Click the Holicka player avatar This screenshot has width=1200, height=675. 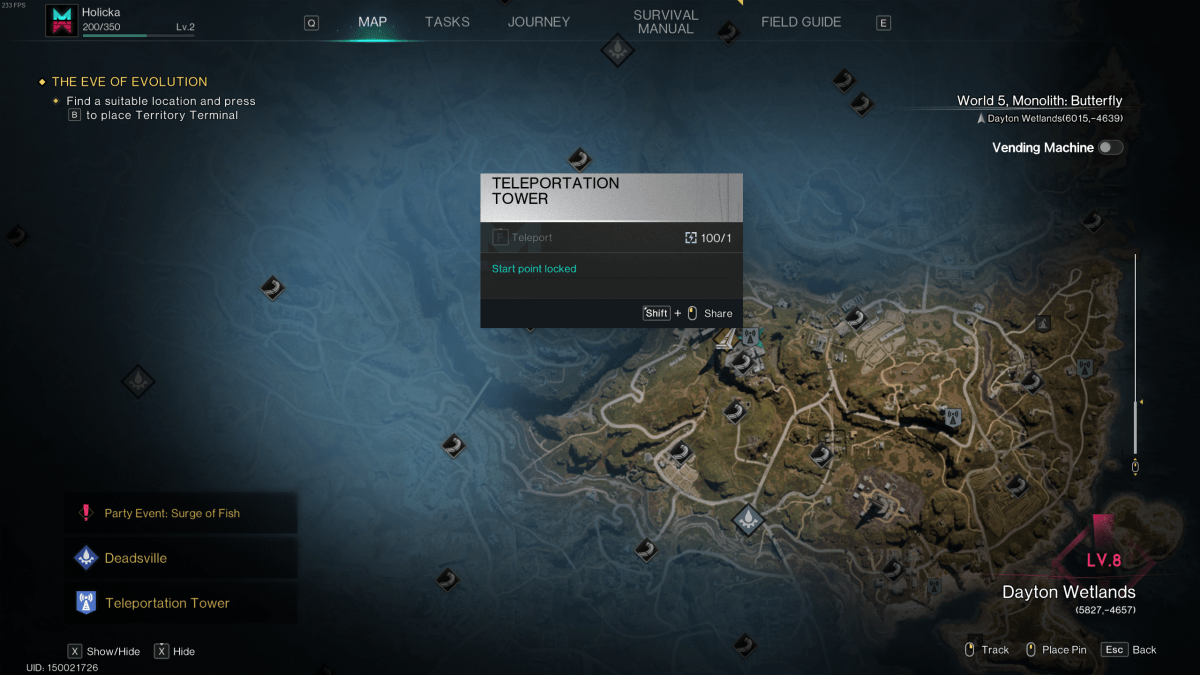[x=62, y=21]
